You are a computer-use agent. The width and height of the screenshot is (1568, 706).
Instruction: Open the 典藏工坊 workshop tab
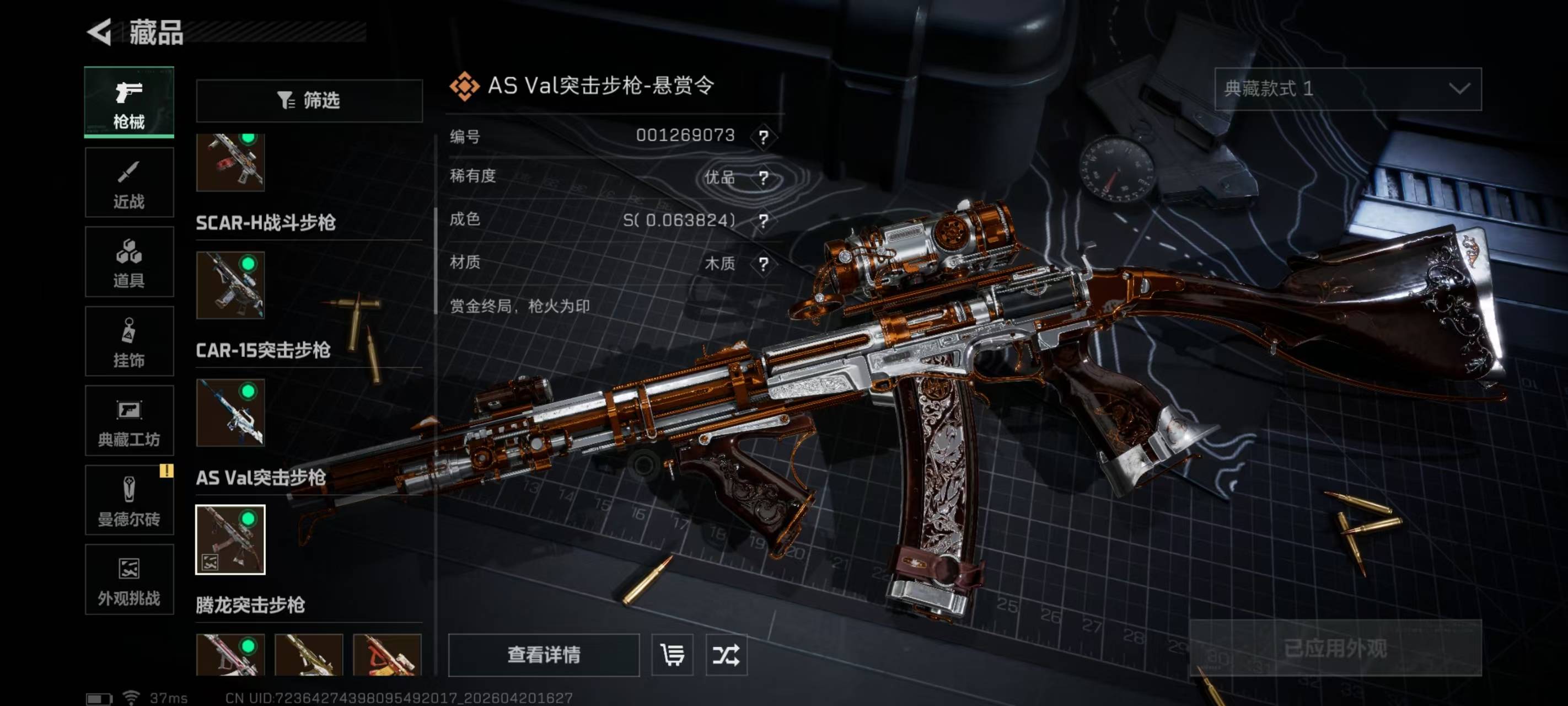[x=129, y=421]
